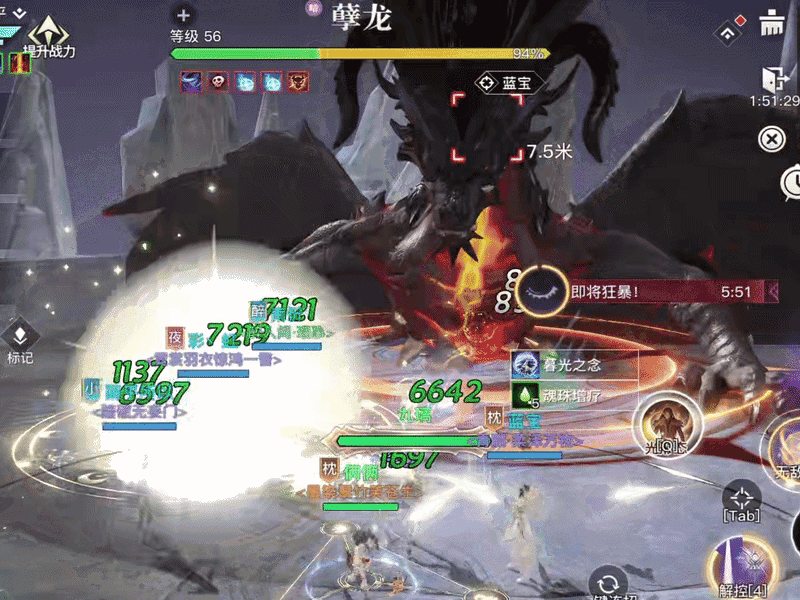Inspect the horned demon boss buff icon
The image size is (800, 600).
(x=298, y=82)
